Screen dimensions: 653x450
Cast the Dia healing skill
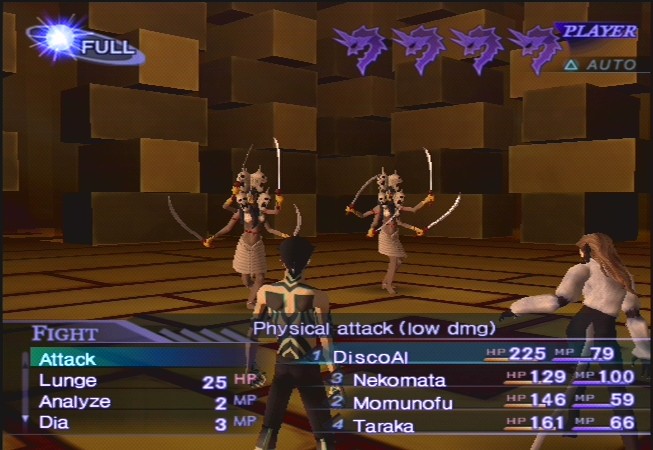point(54,423)
